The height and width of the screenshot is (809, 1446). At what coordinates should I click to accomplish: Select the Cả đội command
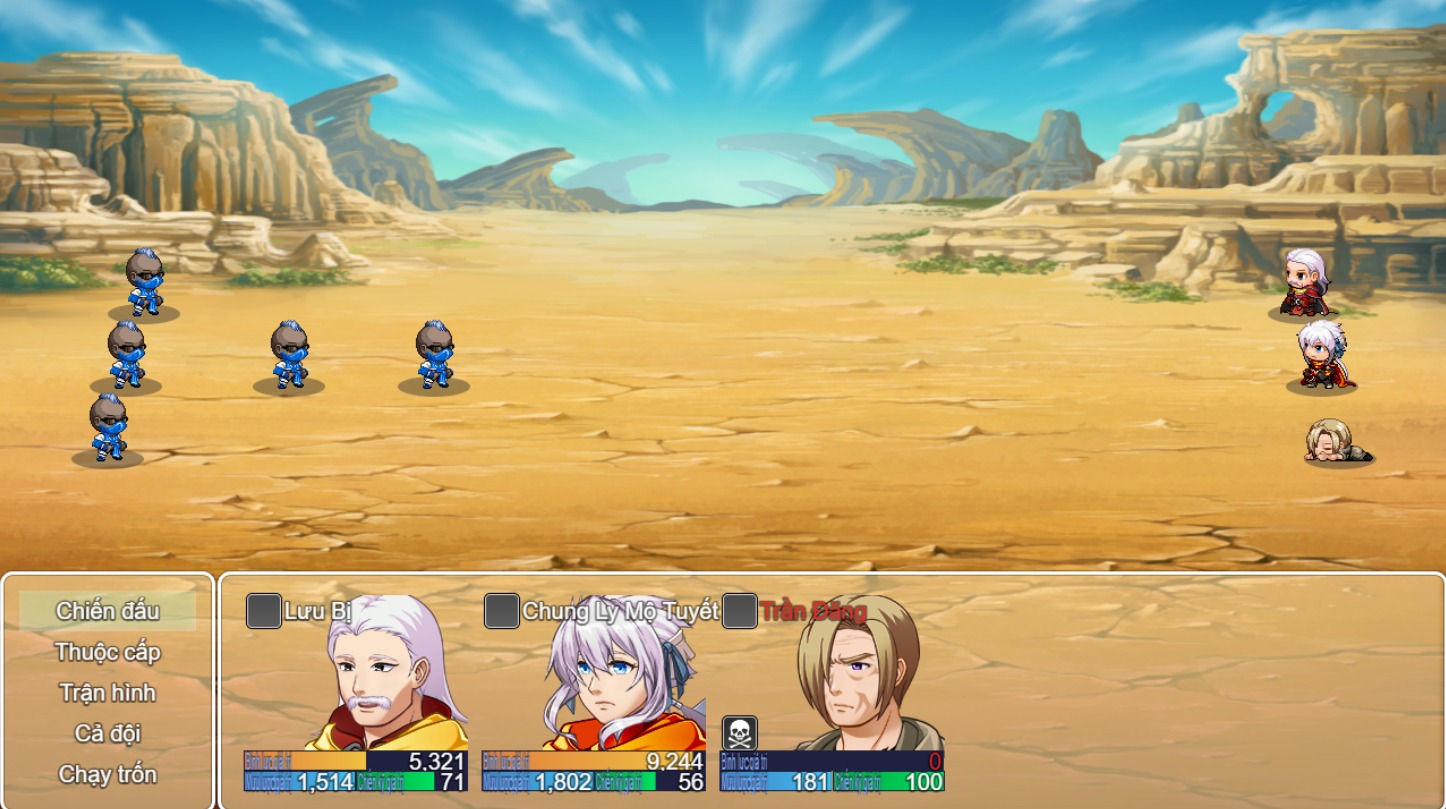(106, 733)
